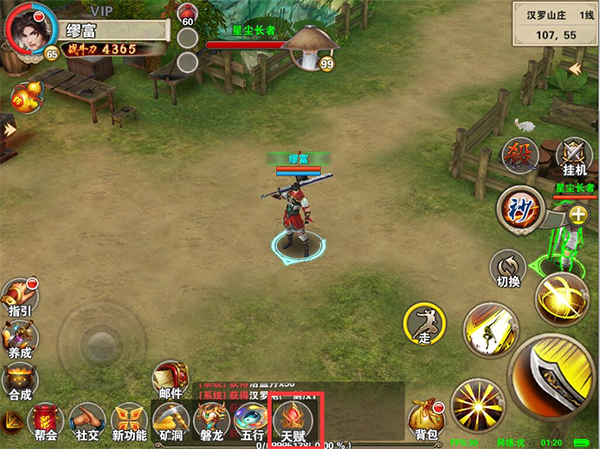Check the 邮件 mailbox
This screenshot has height=449, width=600.
tap(168, 378)
